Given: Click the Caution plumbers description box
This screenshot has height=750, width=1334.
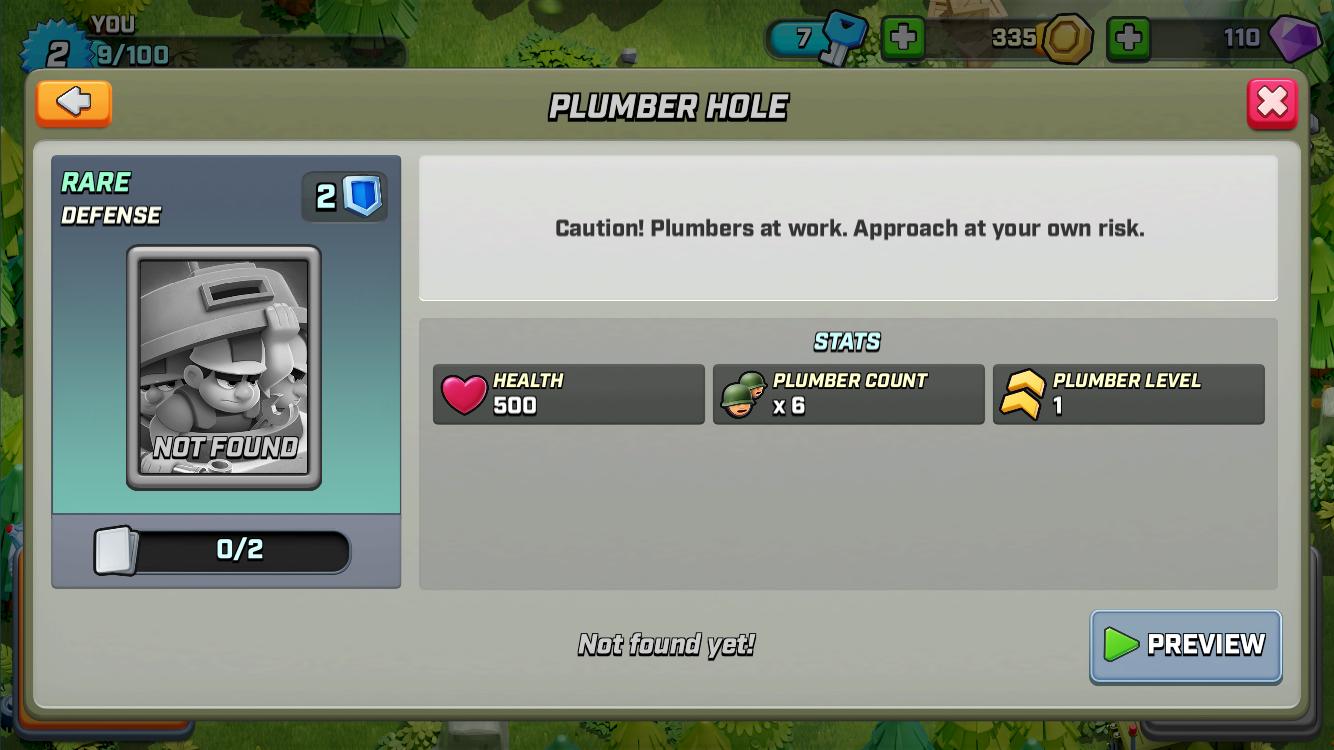Looking at the screenshot, I should [849, 228].
